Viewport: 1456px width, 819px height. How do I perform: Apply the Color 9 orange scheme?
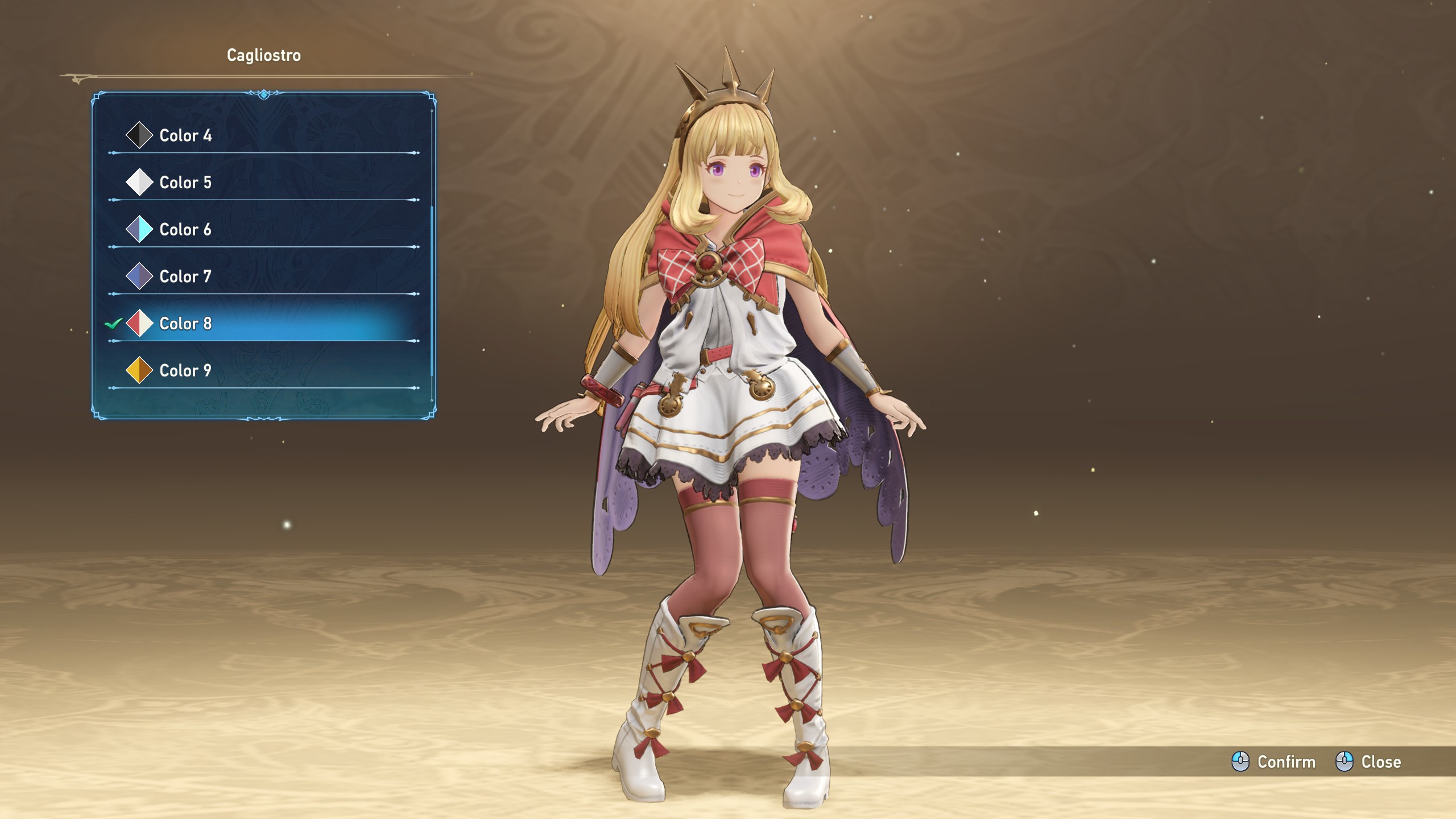click(185, 371)
